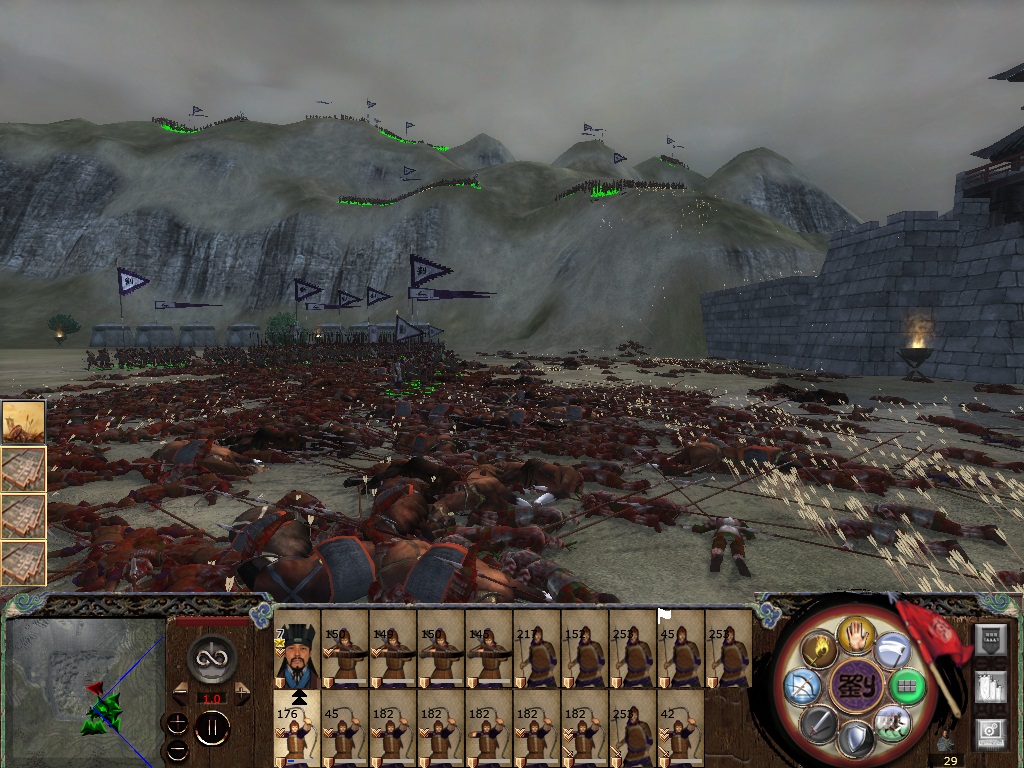Increase game speed with the plus arrow

(x=242, y=693)
